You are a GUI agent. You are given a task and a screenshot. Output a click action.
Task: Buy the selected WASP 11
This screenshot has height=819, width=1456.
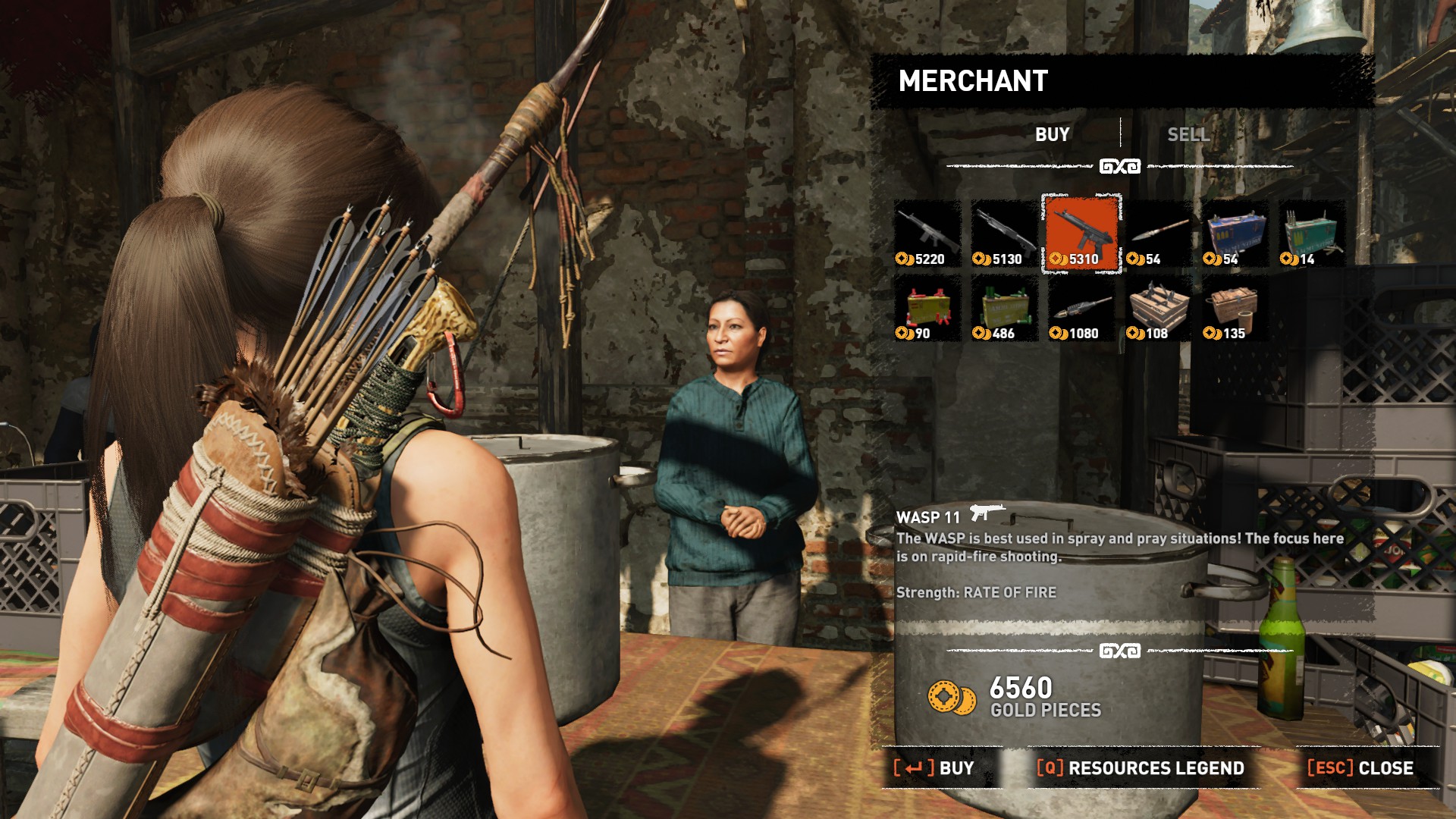pos(934,768)
